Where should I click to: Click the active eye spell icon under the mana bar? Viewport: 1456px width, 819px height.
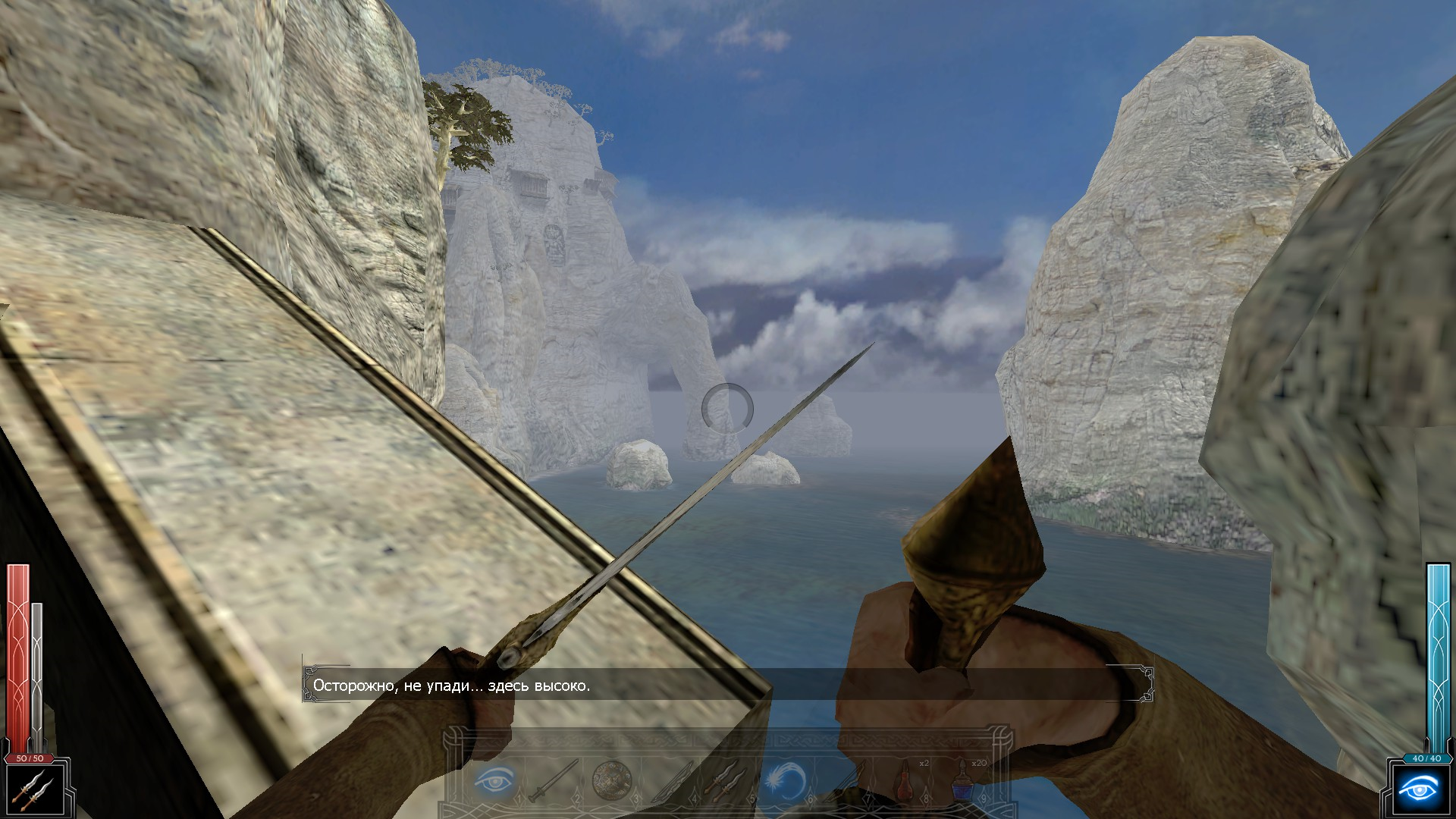pos(1418,790)
